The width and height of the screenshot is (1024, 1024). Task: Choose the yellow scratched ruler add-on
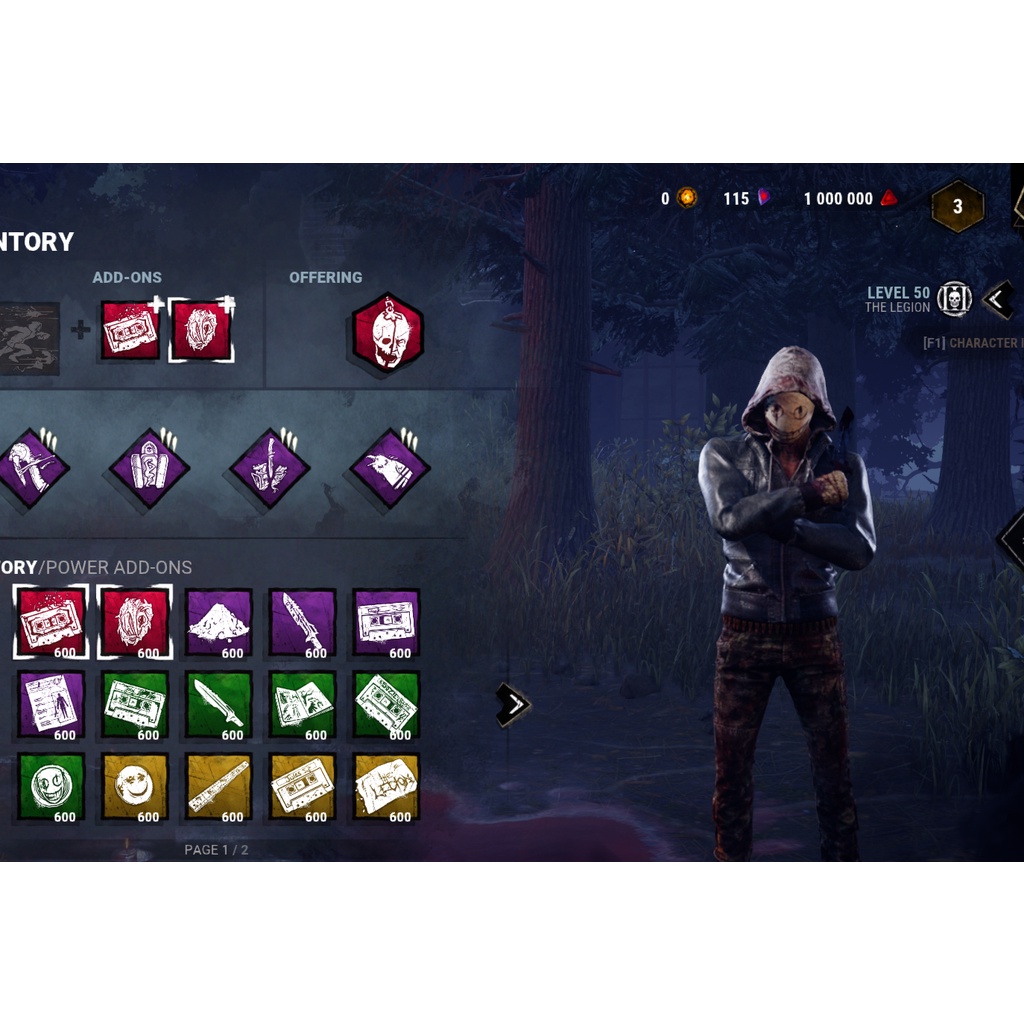coord(218,786)
